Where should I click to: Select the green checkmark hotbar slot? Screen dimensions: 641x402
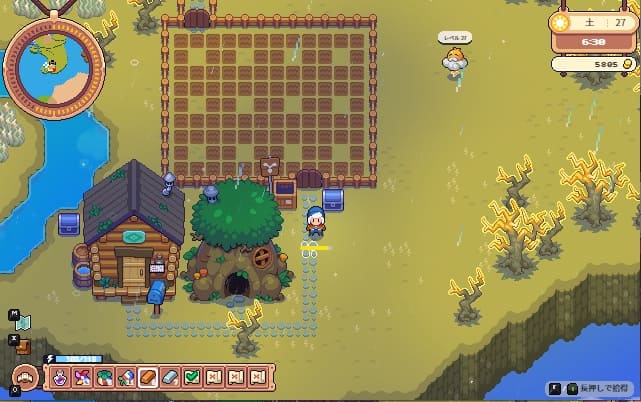(x=192, y=377)
